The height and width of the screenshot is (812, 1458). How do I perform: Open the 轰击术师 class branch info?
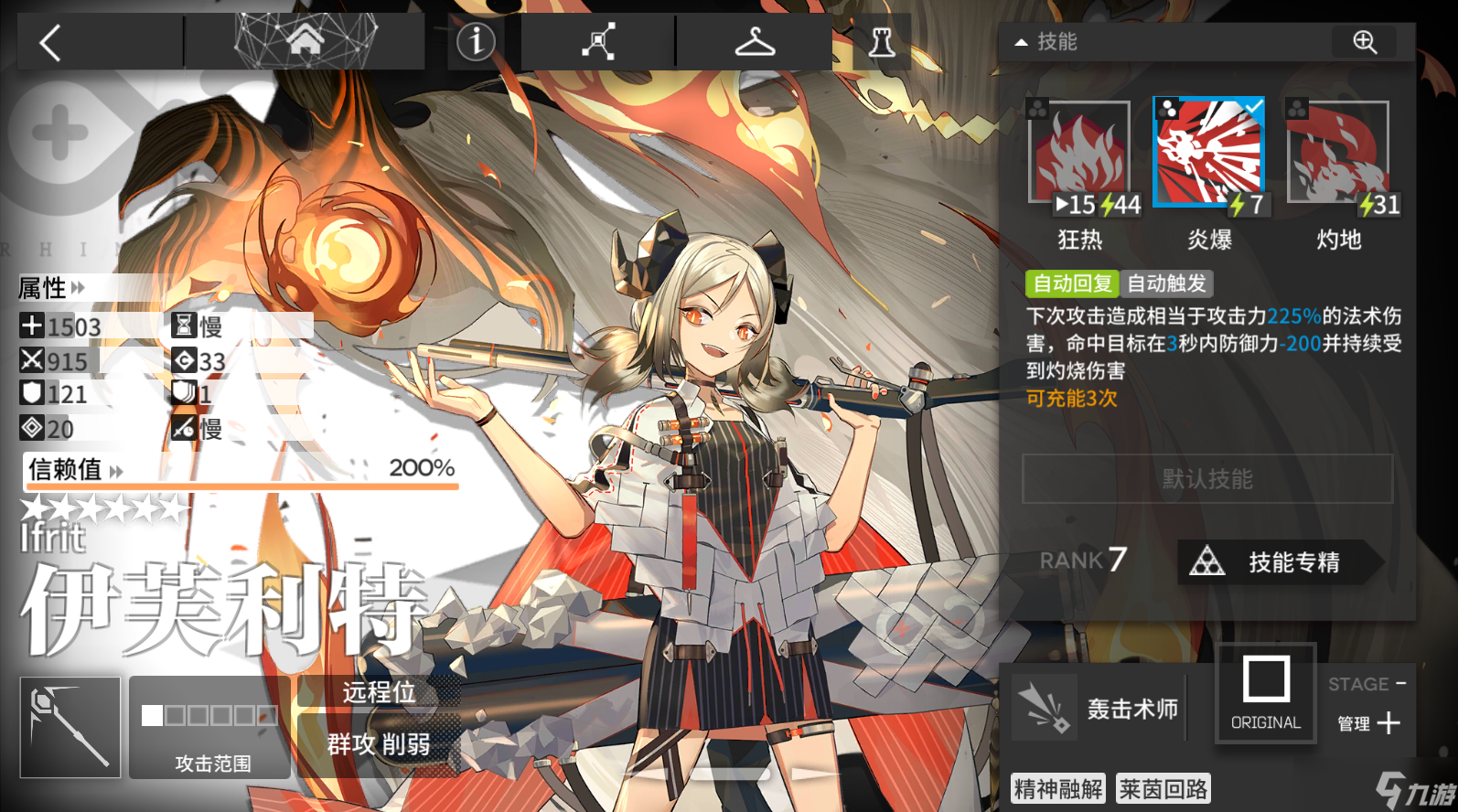[1098, 708]
